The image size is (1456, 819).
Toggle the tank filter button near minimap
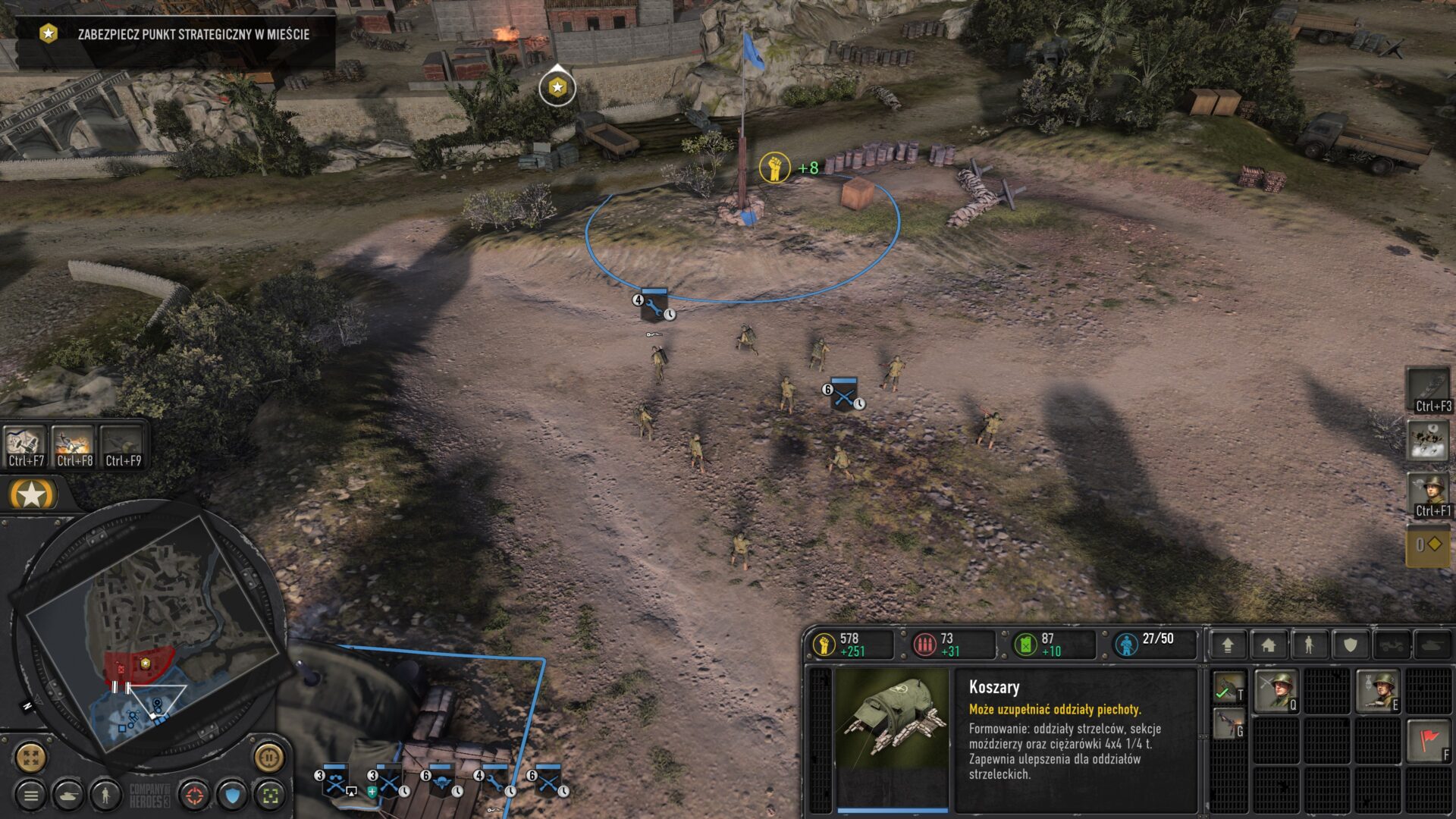coord(68,796)
